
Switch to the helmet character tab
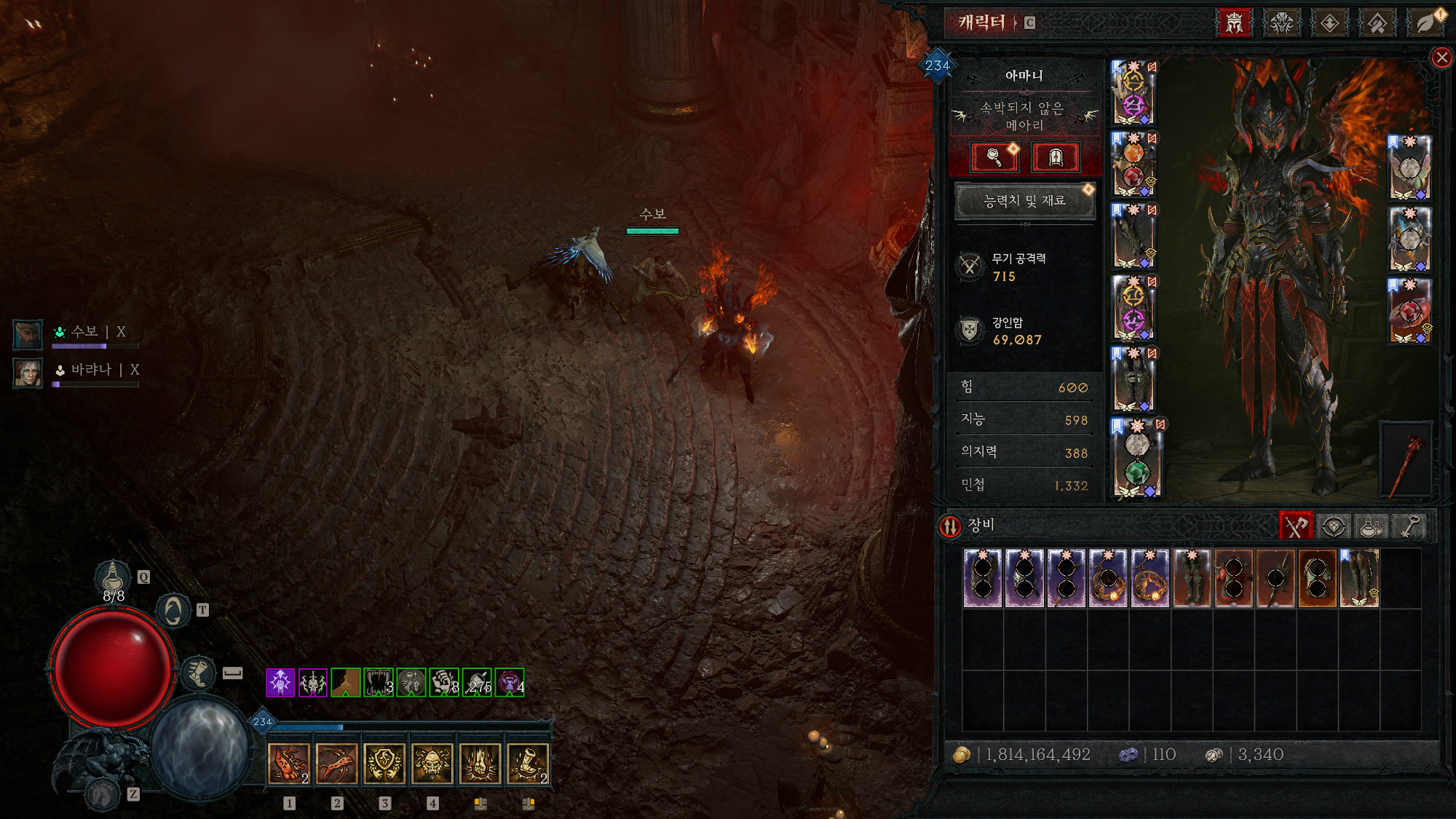[x=1234, y=23]
